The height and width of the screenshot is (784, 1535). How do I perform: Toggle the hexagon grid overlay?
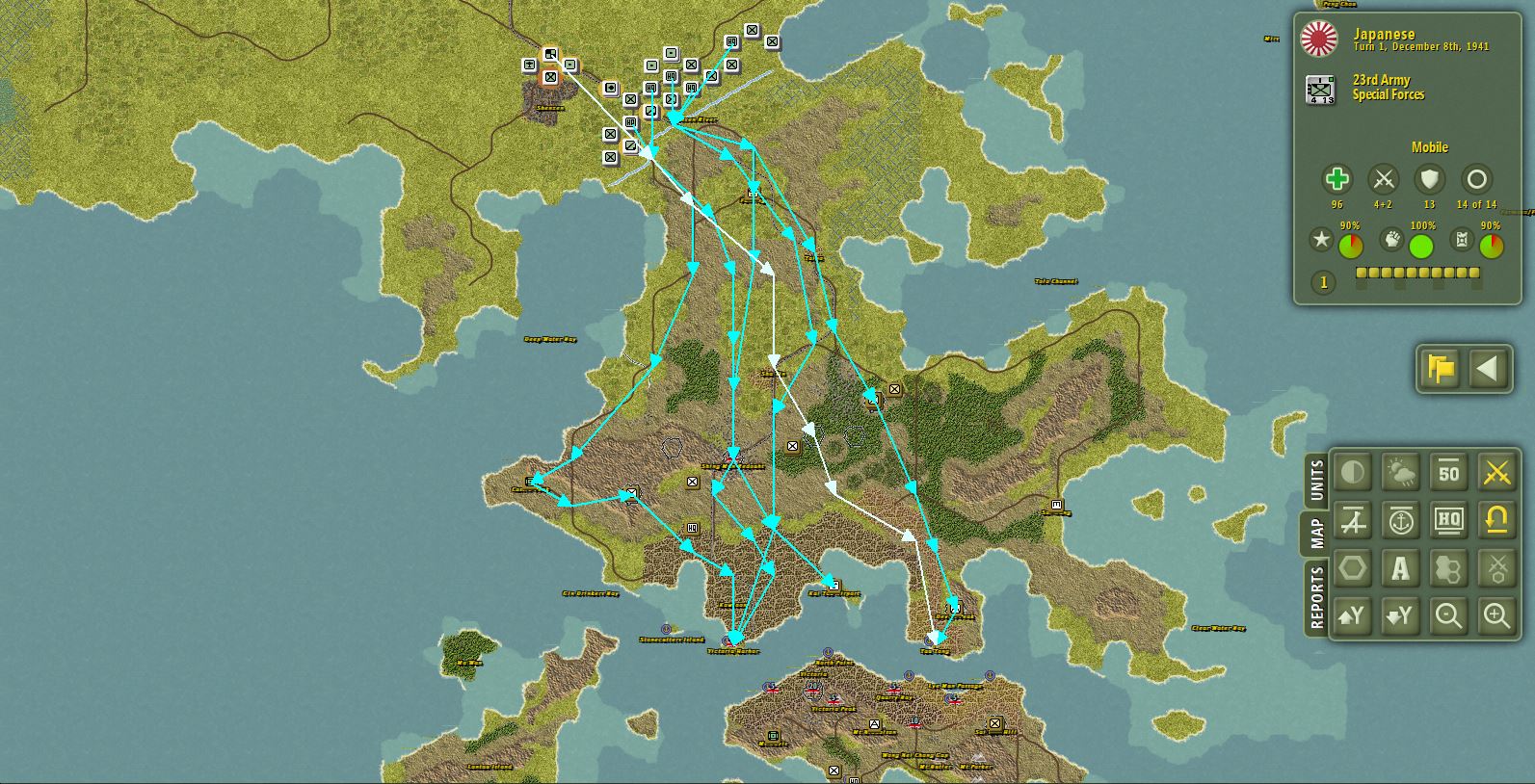point(1354,568)
